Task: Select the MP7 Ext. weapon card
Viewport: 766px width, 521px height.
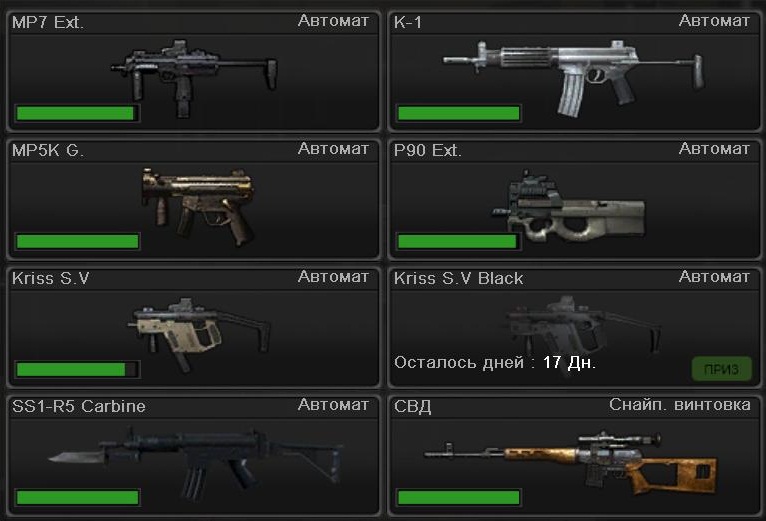Action: 193,70
